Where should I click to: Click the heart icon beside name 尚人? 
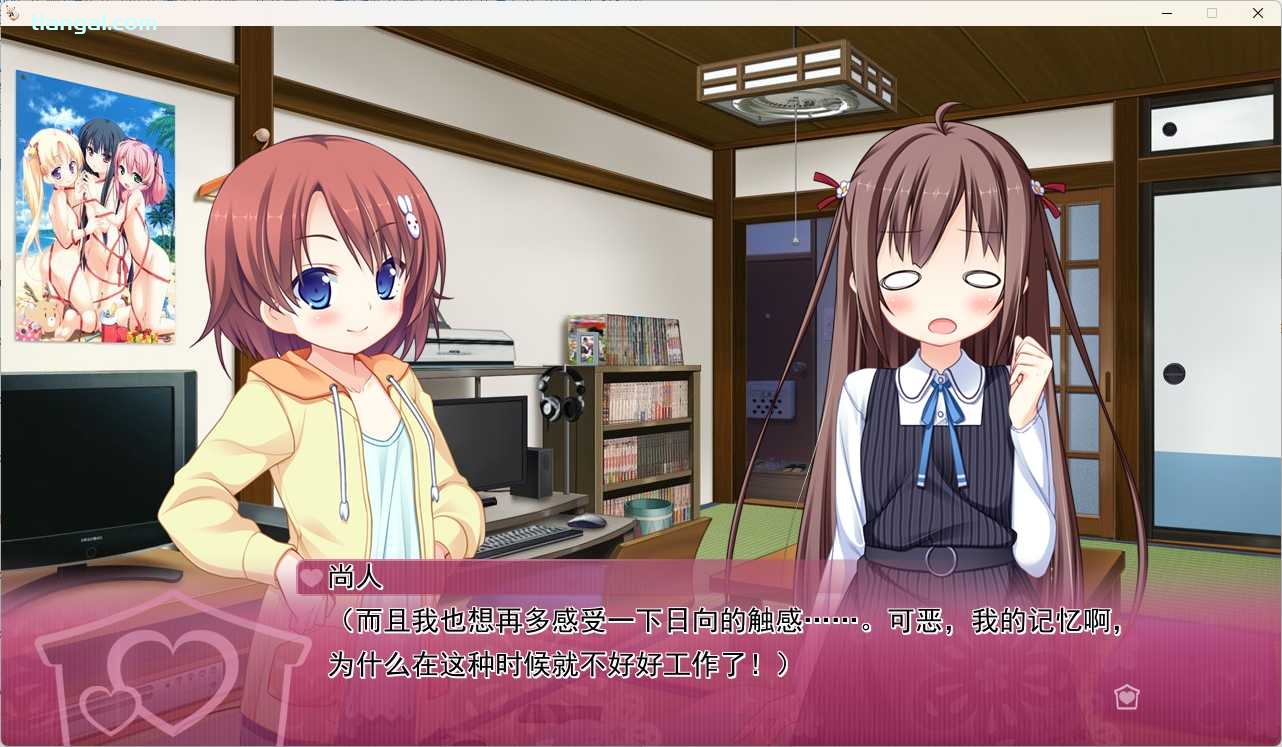(x=309, y=578)
